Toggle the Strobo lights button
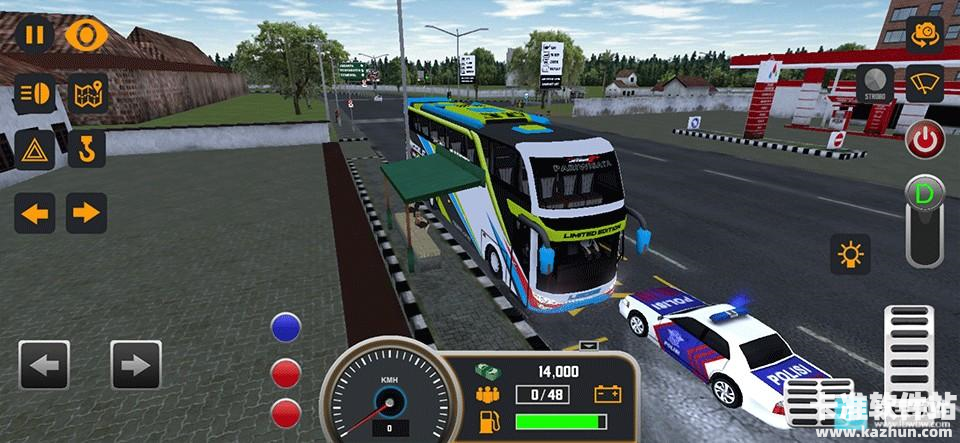 (874, 84)
